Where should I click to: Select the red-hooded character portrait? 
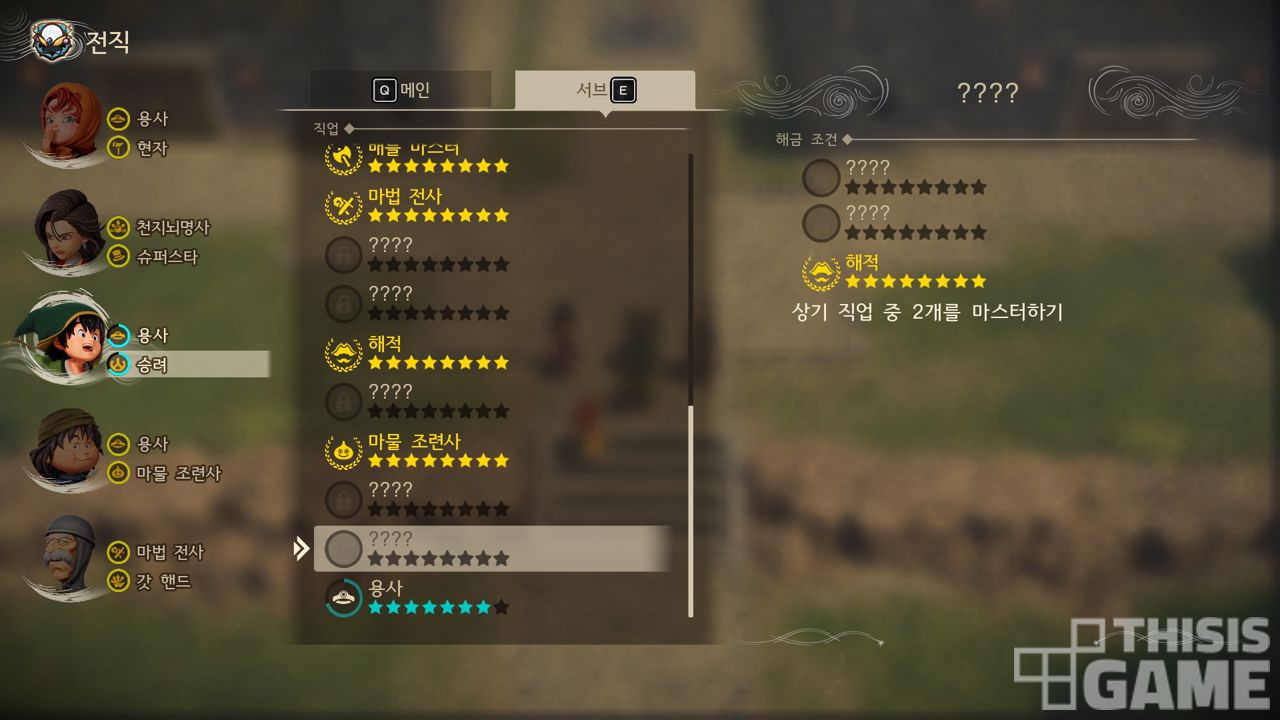click(70, 125)
